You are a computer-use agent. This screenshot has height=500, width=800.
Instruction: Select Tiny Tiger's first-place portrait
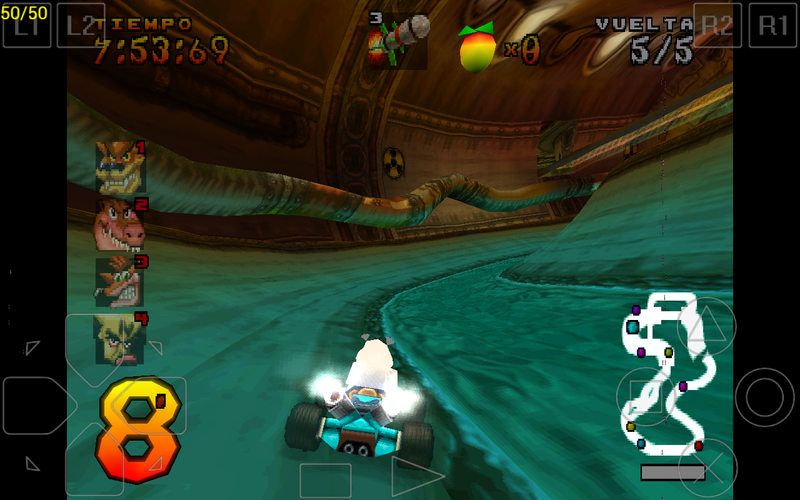pos(120,166)
